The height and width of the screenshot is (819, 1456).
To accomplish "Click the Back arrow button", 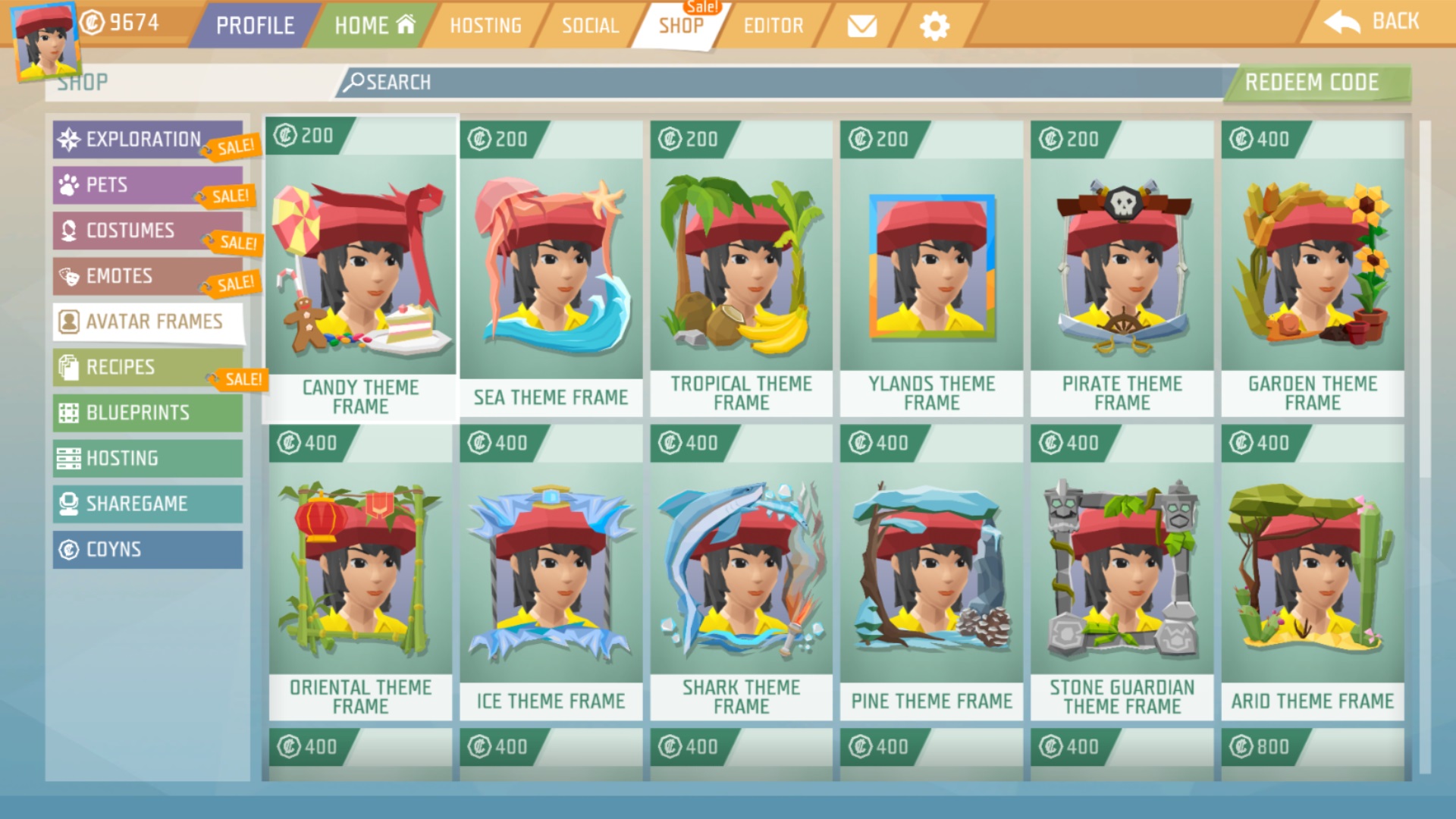I will click(1372, 22).
